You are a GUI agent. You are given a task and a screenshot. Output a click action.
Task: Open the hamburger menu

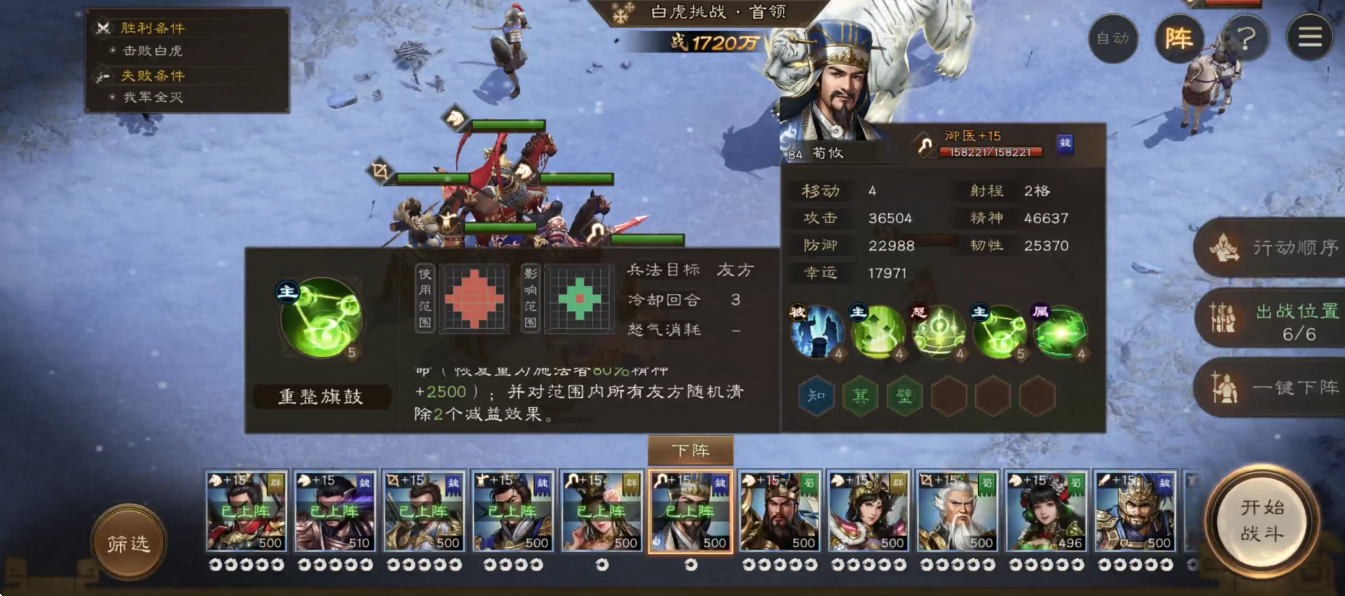[1309, 39]
